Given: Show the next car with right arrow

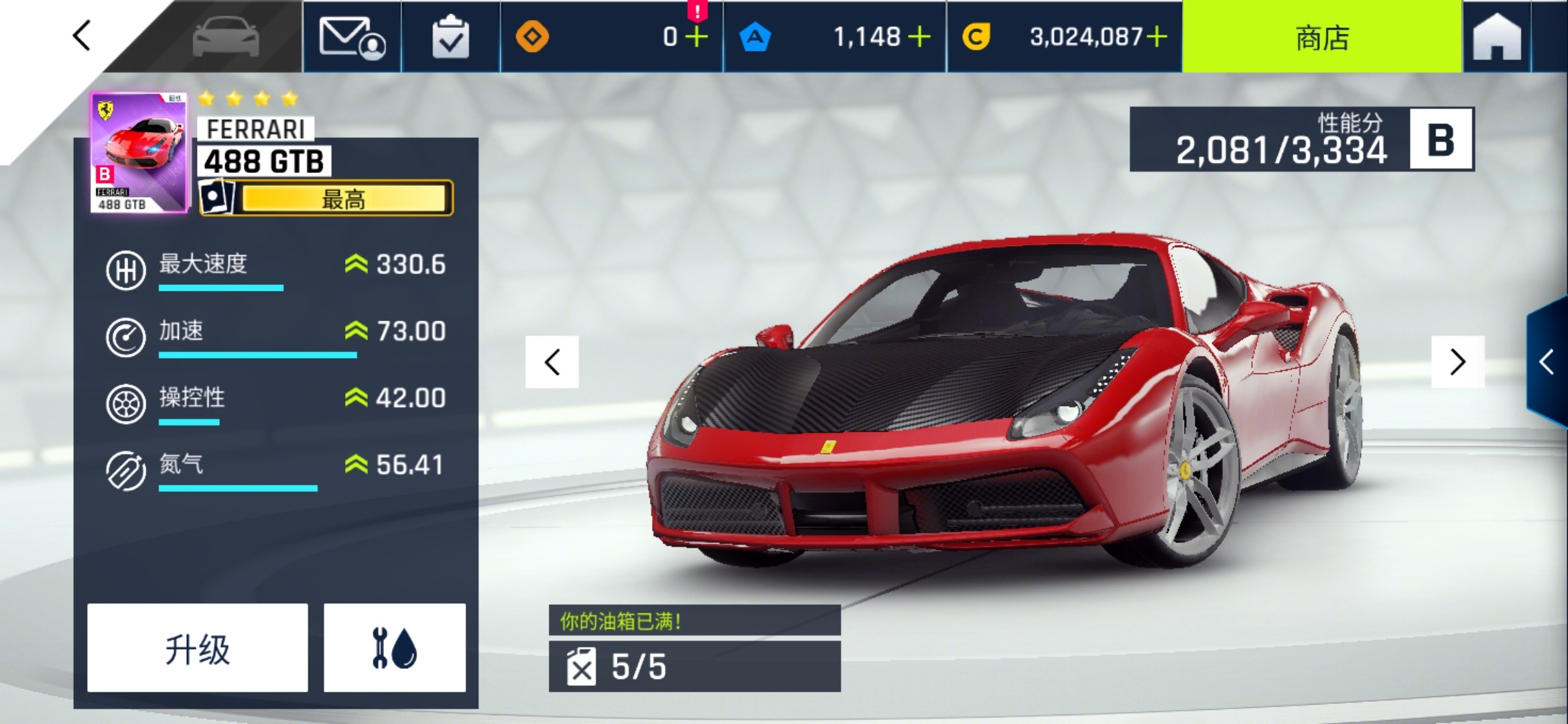Looking at the screenshot, I should pos(1457,362).
